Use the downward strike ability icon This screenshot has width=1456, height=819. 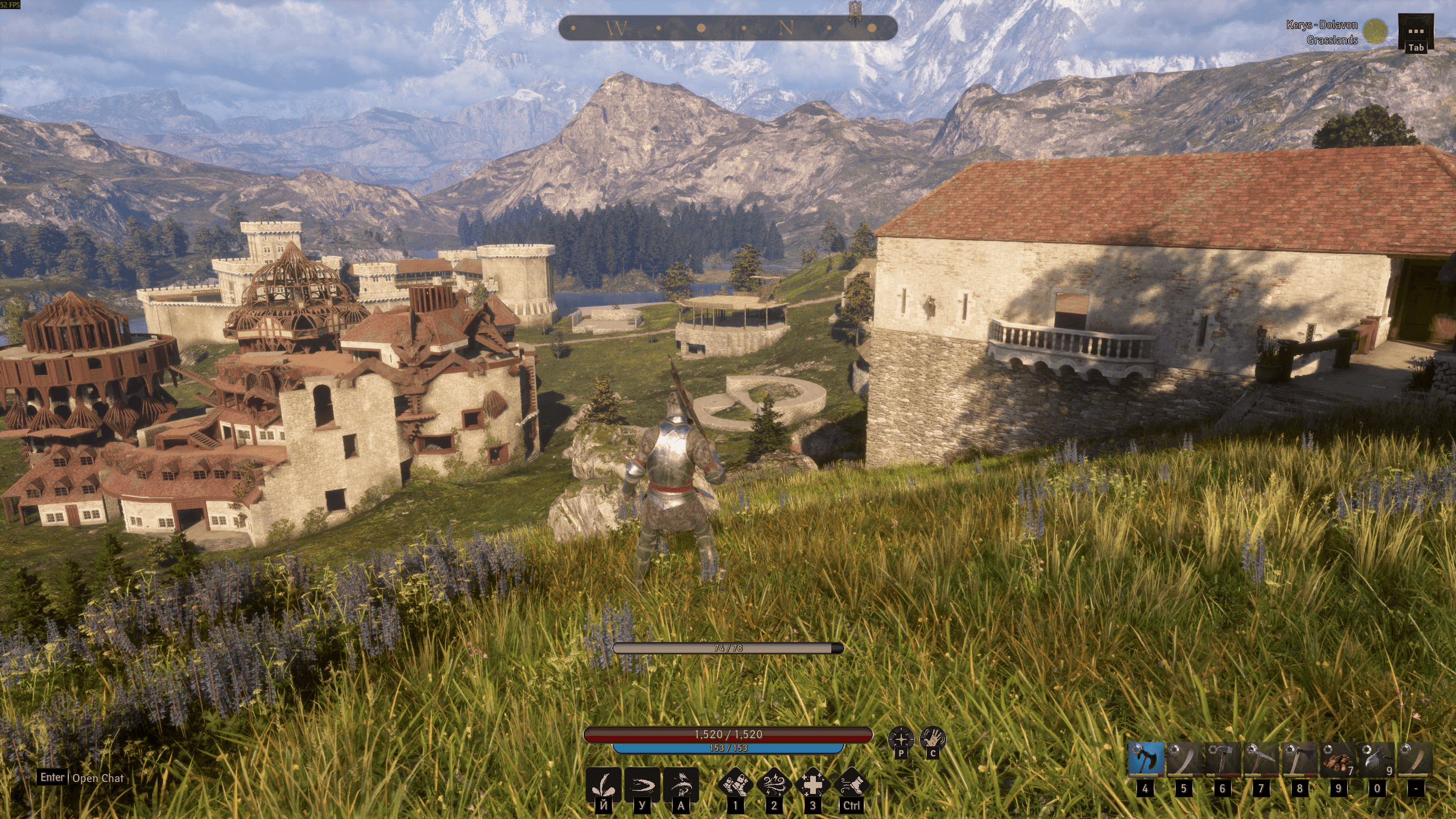[681, 784]
